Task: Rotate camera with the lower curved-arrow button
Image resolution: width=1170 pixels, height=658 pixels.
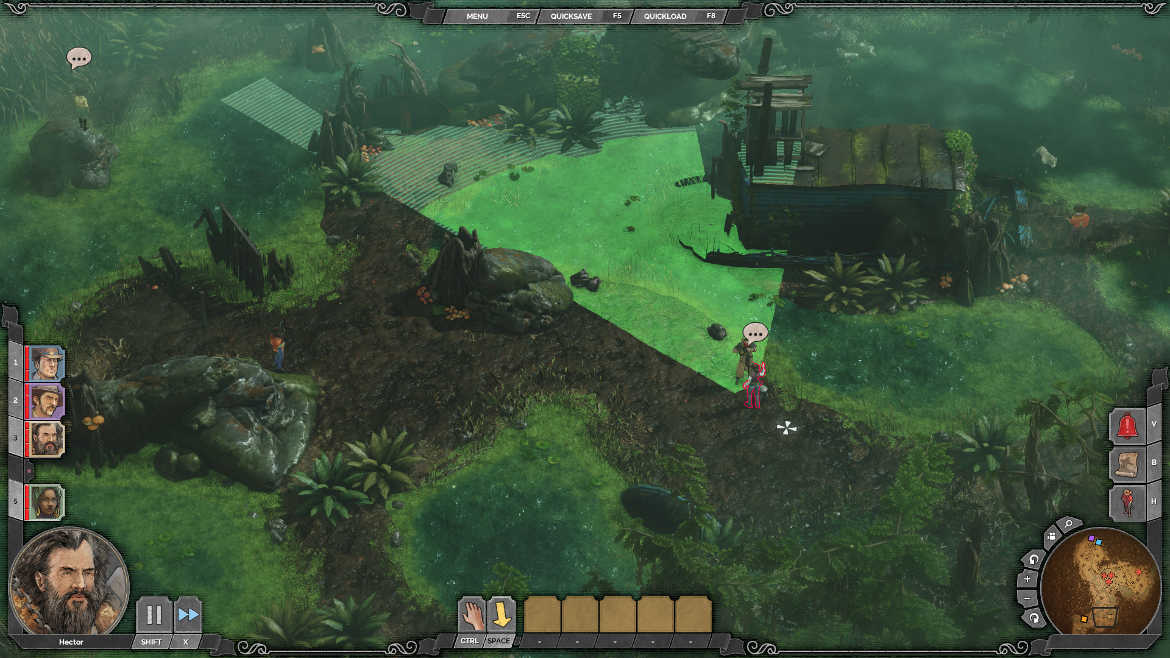Action: tap(1035, 618)
